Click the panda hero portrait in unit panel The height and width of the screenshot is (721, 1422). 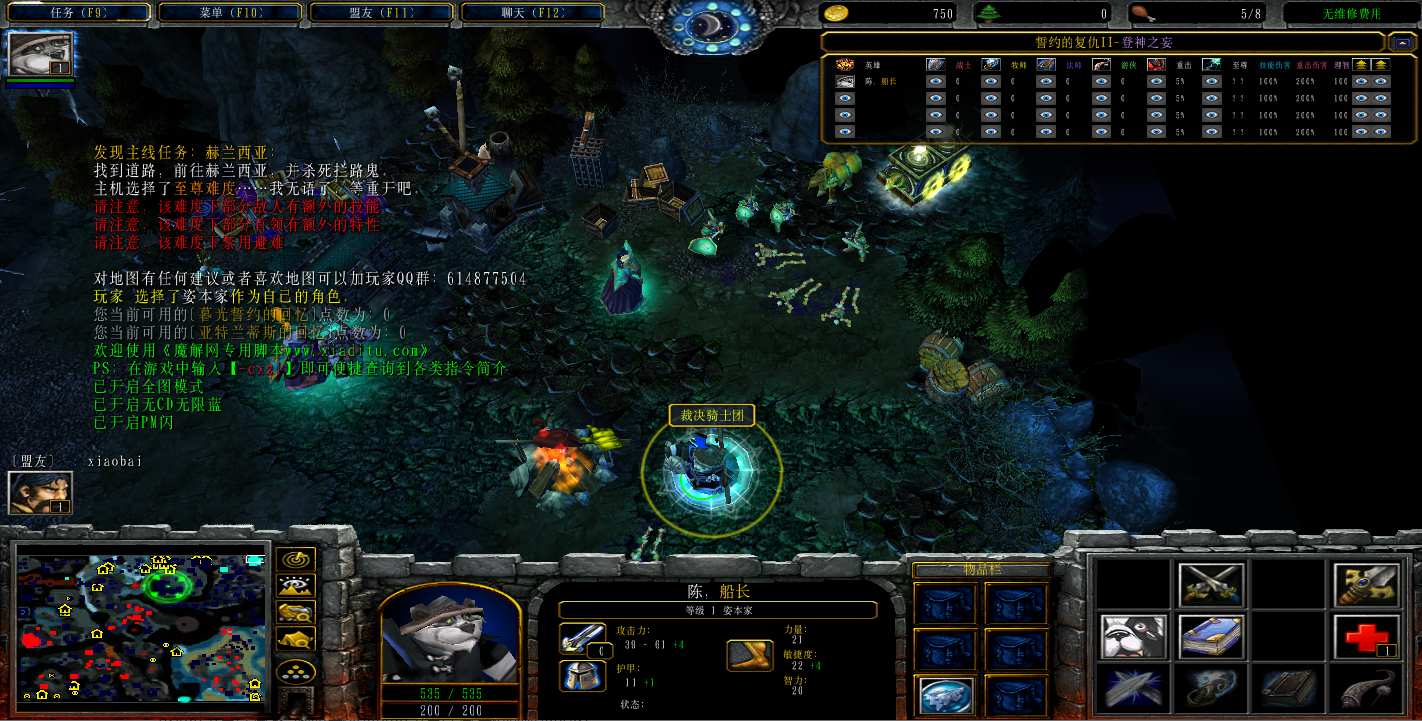(x=449, y=636)
